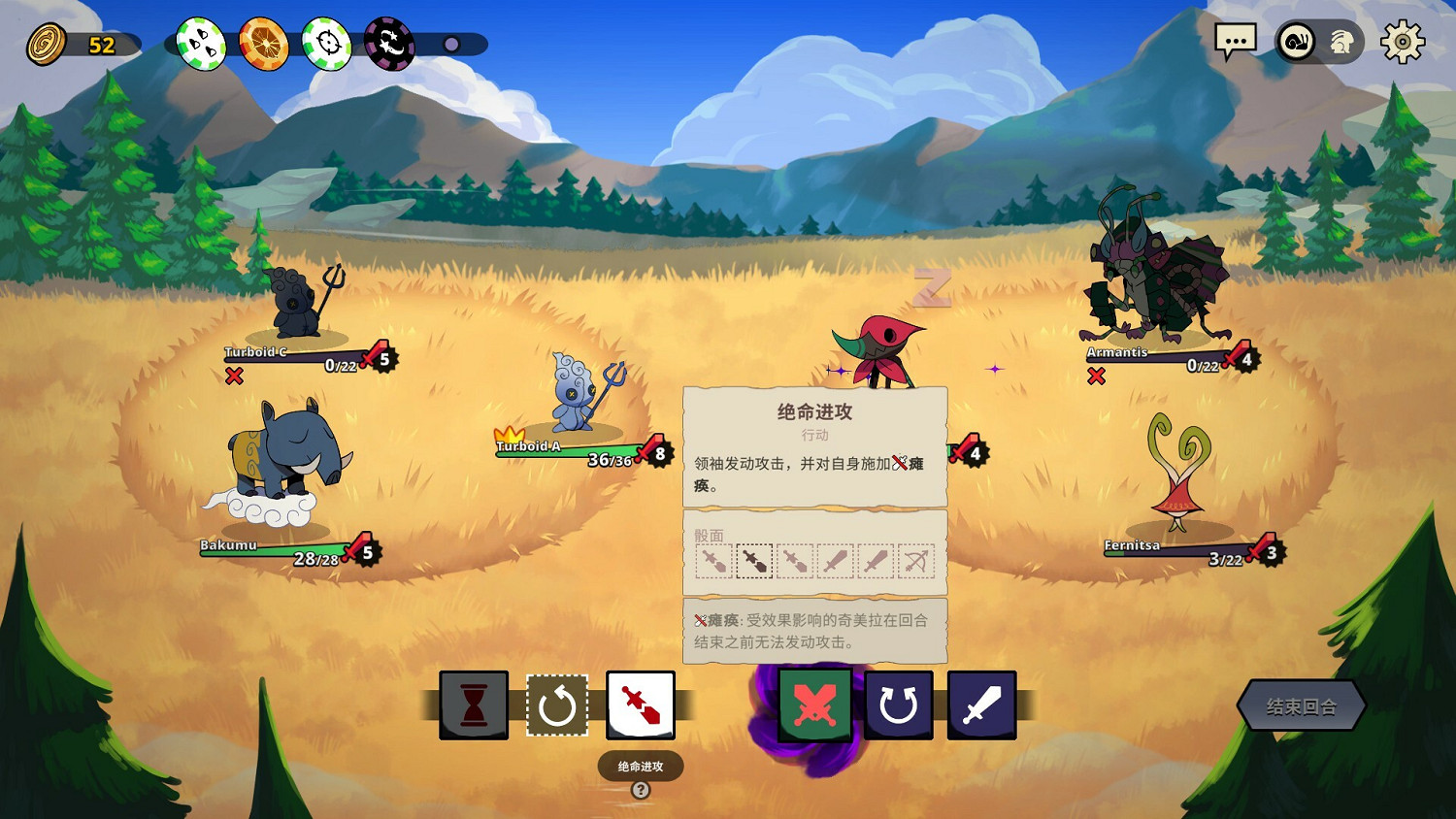The height and width of the screenshot is (819, 1456).
Task: Select the white paralysis dagger action icon
Action: pos(642,705)
